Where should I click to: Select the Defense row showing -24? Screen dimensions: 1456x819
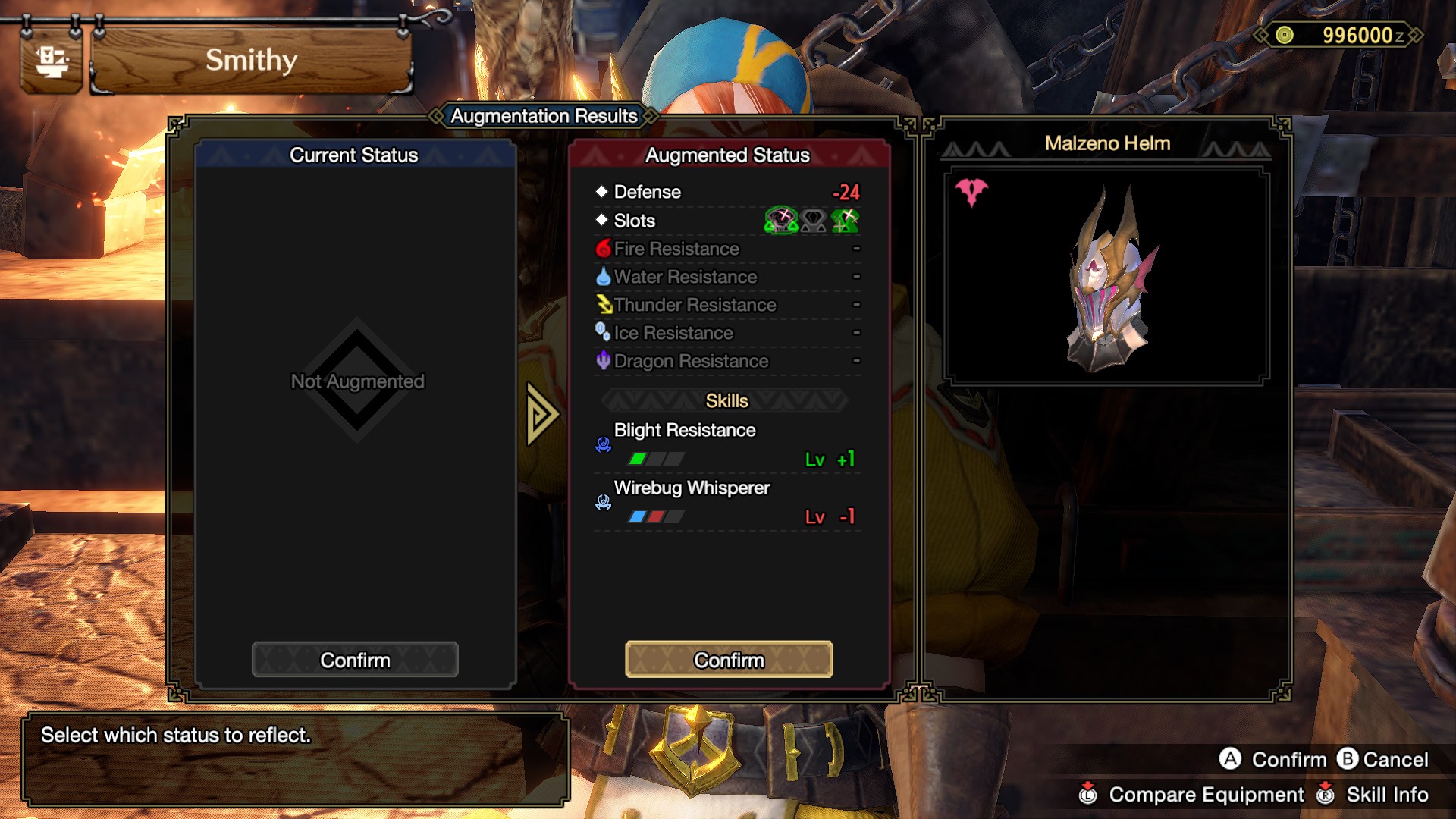pos(728,192)
